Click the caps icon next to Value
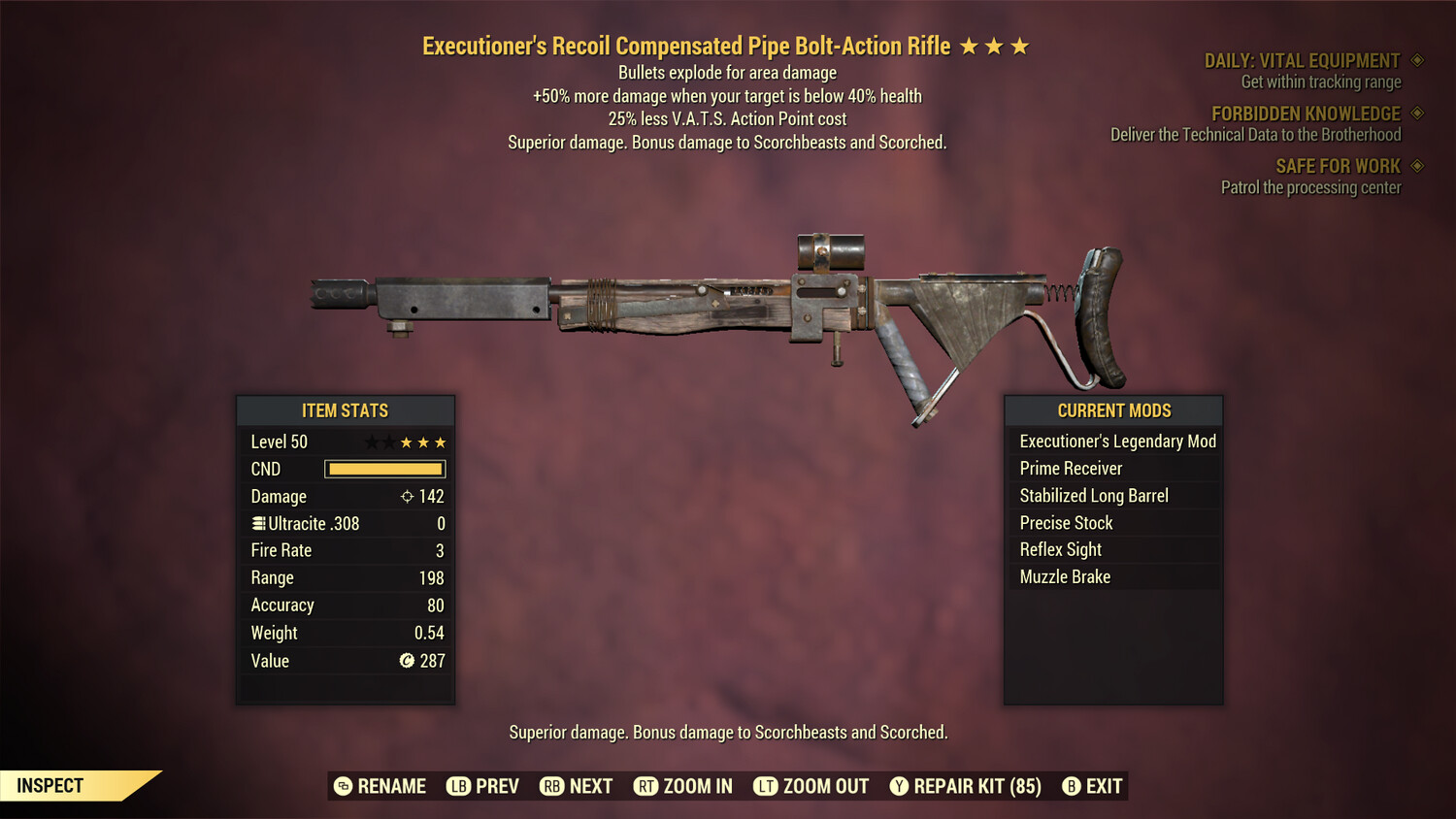1456x819 pixels. [x=409, y=661]
